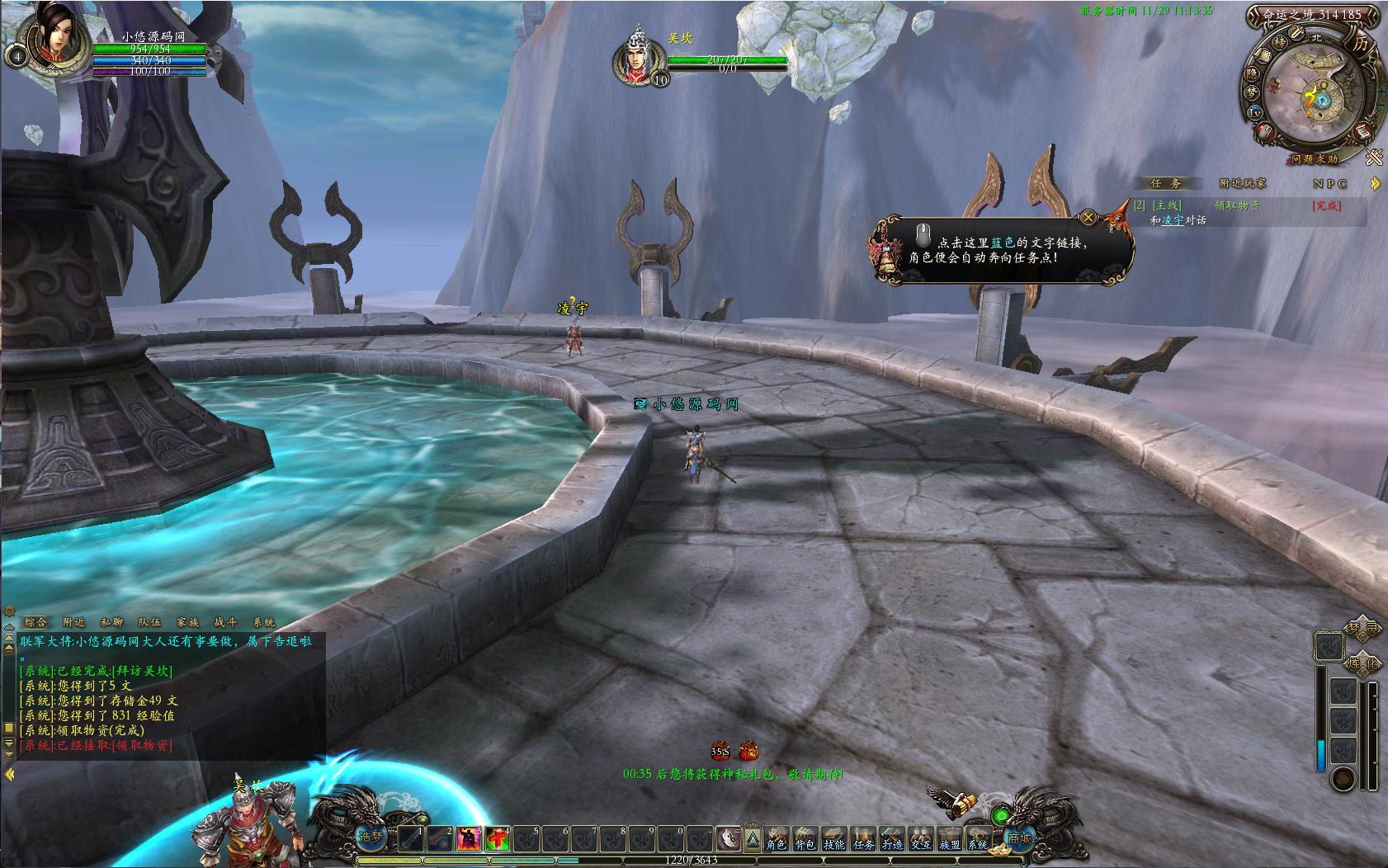Open the 商城 shop
Screen dimensions: 1388x868
[x=1020, y=838]
